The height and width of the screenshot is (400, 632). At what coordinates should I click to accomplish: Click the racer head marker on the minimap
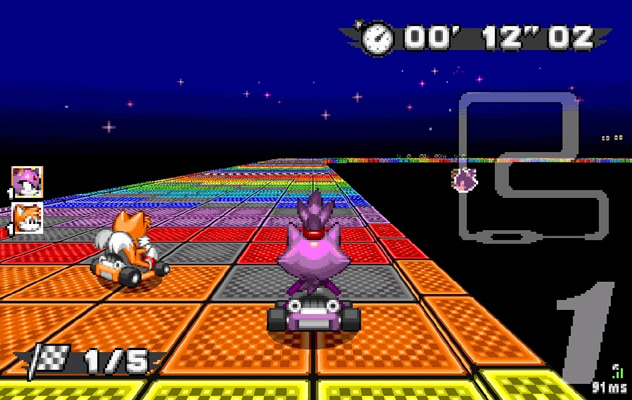pyautogui.click(x=465, y=181)
